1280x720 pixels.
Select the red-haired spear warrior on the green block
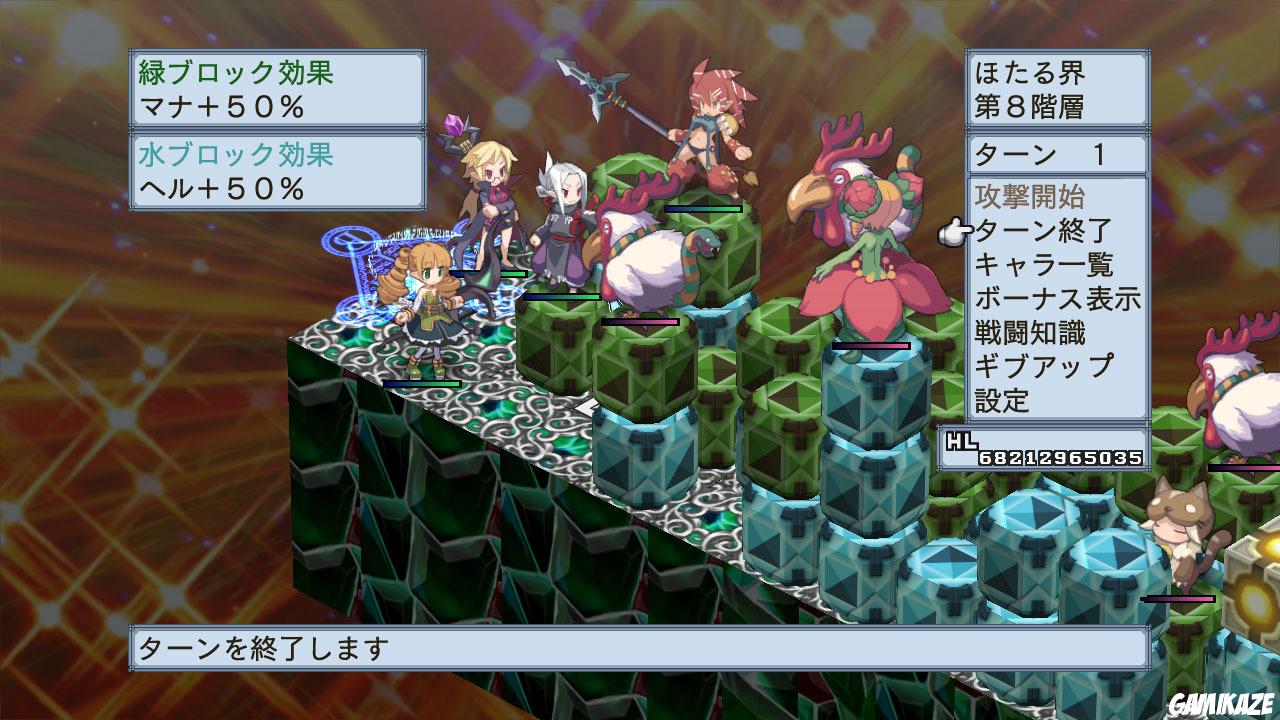click(710, 130)
